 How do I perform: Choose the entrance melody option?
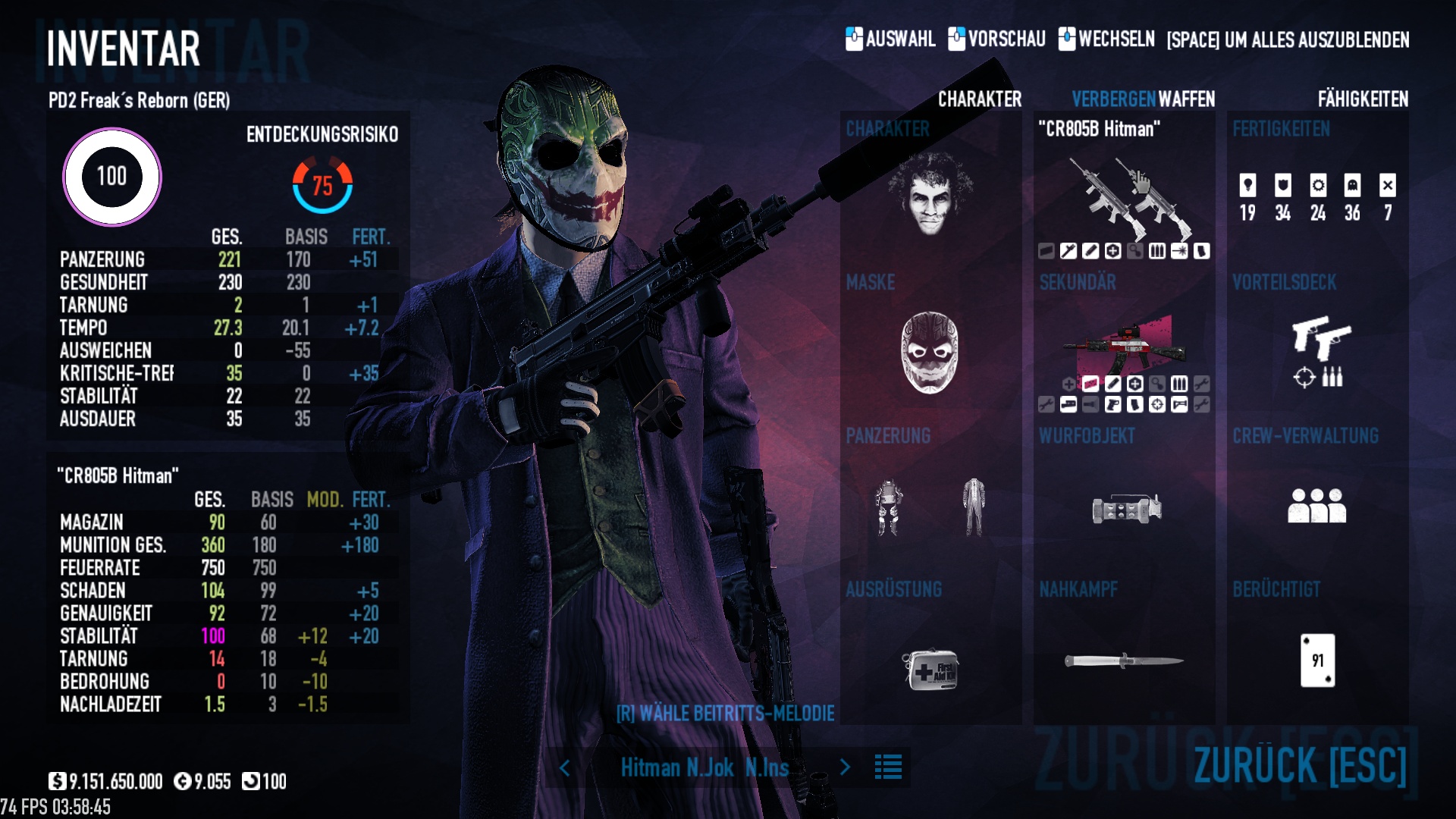click(725, 714)
